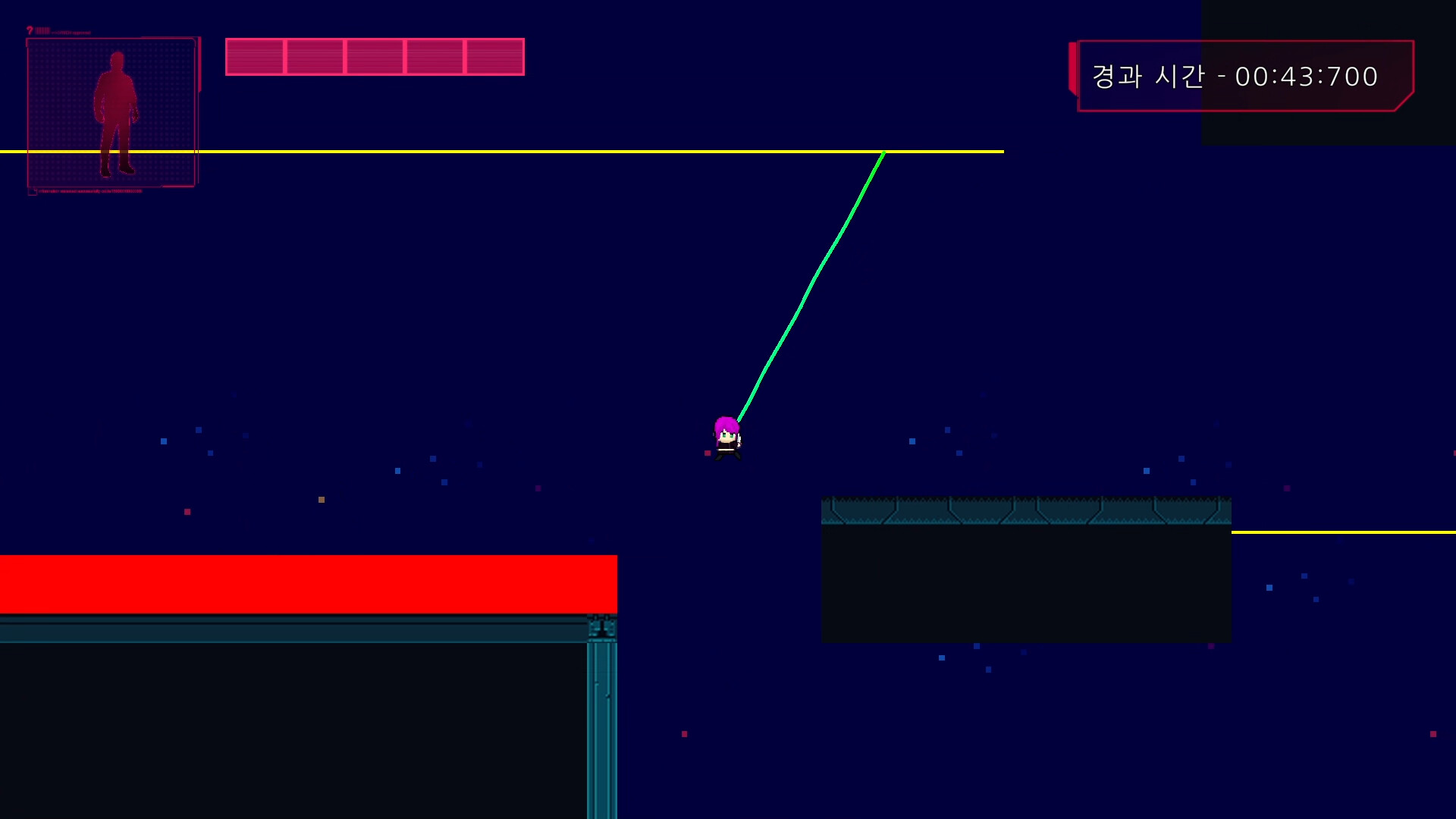Click the fourth pink health bar segment
1456x819 pixels.
coord(436,56)
